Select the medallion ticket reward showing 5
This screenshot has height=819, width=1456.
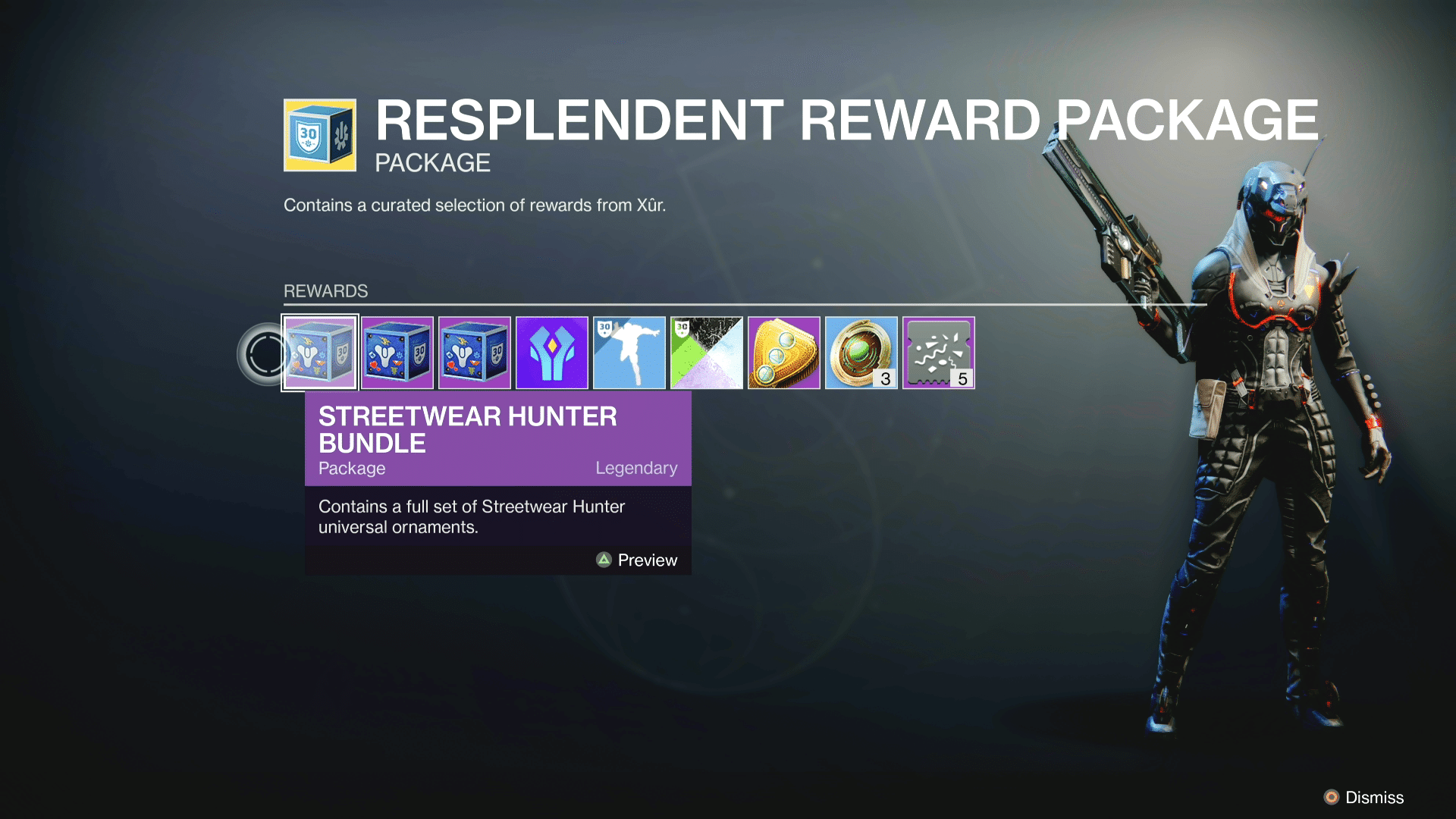coord(939,352)
